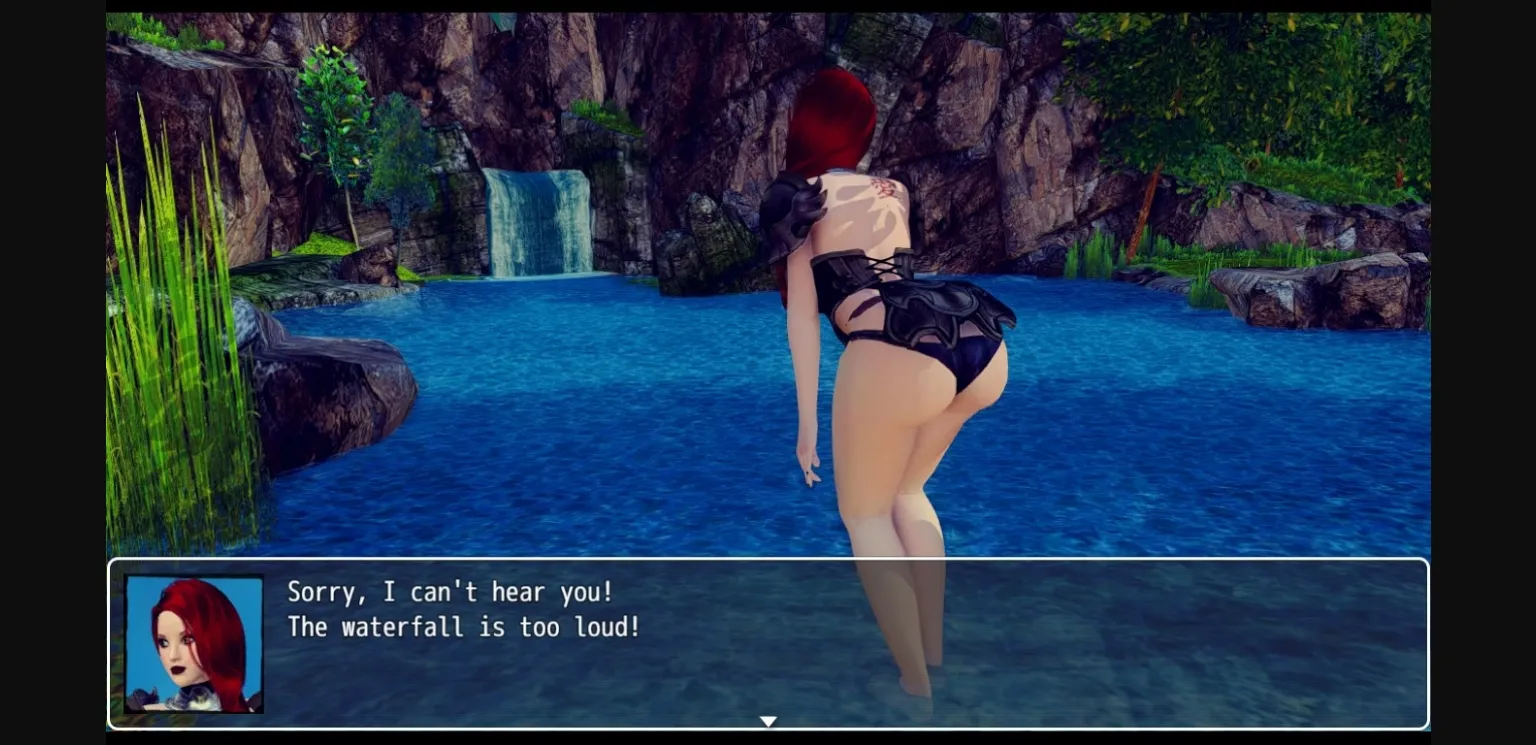Screen dimensions: 1536x745
Task: Select the text line "The waterfall is too loud!"
Action: [x=463, y=627]
